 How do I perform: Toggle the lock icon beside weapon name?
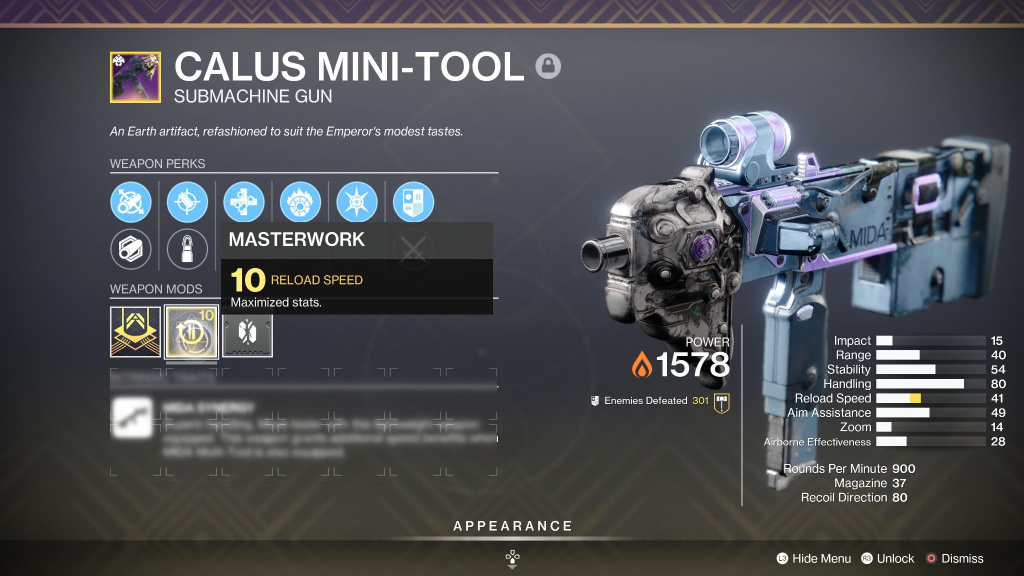[548, 66]
